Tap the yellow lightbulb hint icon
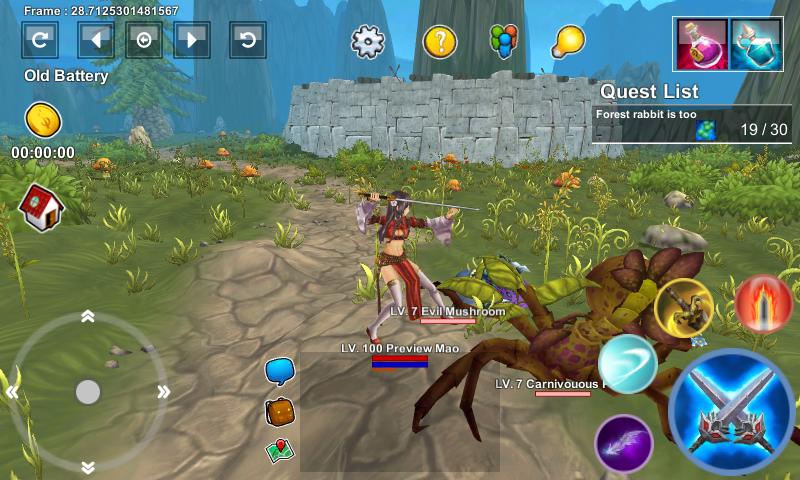800x480 pixels. click(567, 41)
